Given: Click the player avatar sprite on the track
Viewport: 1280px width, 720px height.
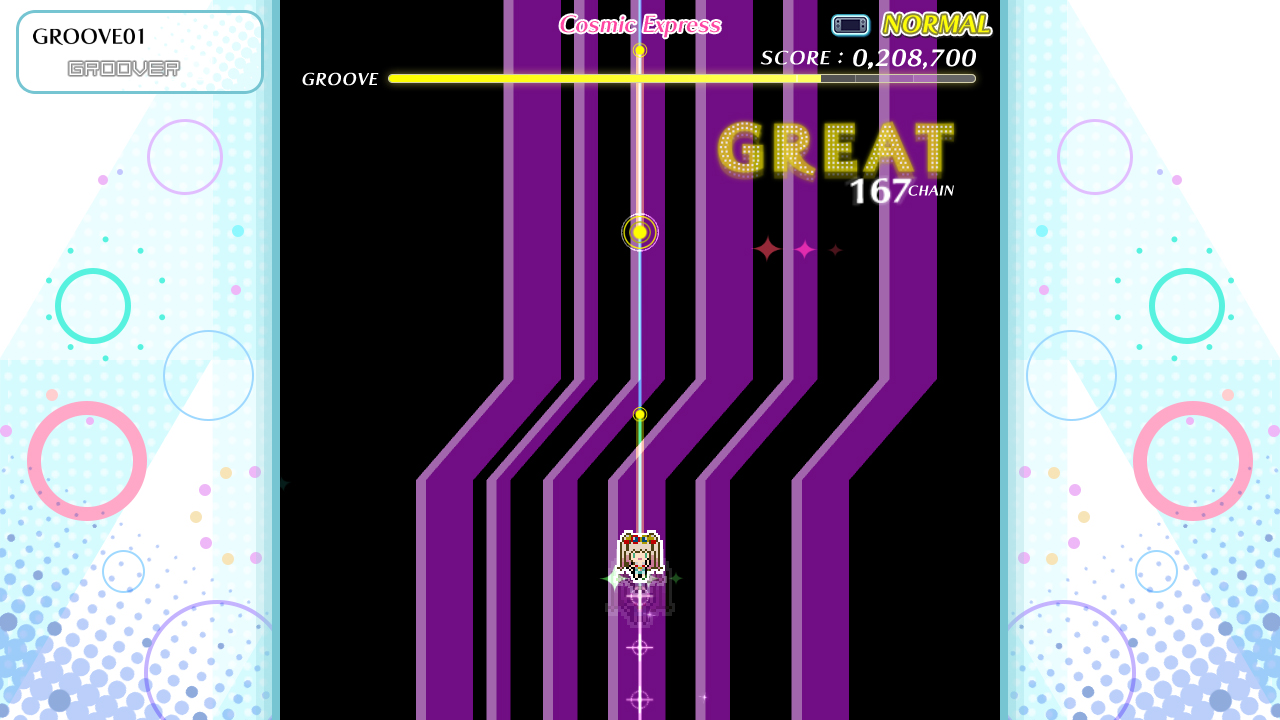Looking at the screenshot, I should pos(639,557).
